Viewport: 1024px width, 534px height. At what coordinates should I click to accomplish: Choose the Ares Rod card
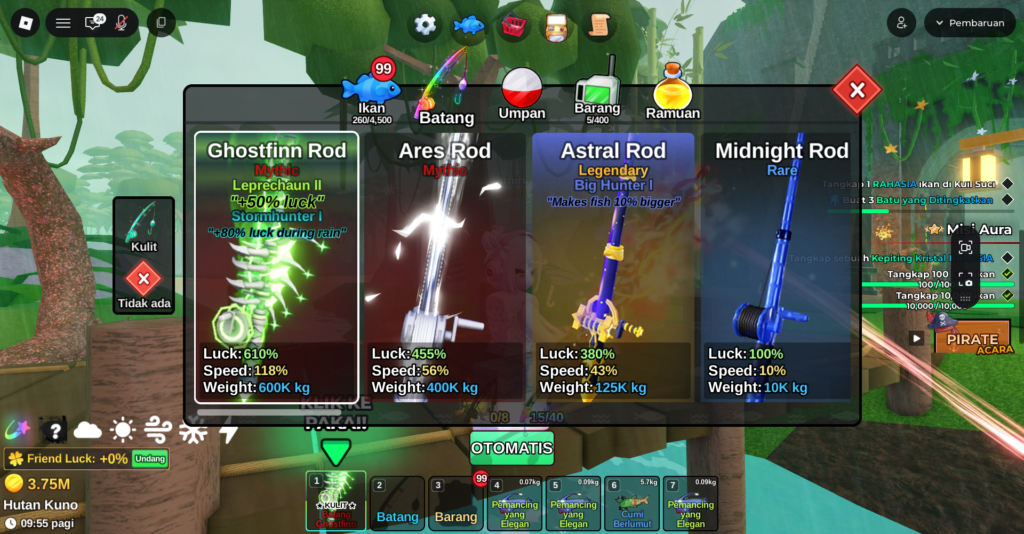444,267
